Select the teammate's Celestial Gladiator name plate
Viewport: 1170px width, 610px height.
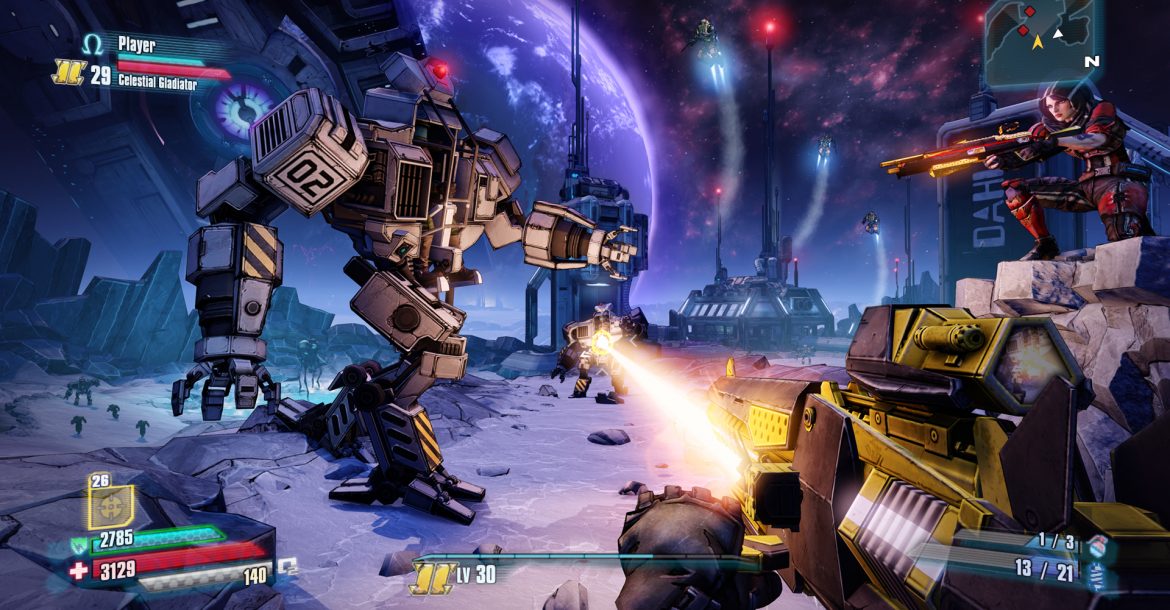pos(158,82)
